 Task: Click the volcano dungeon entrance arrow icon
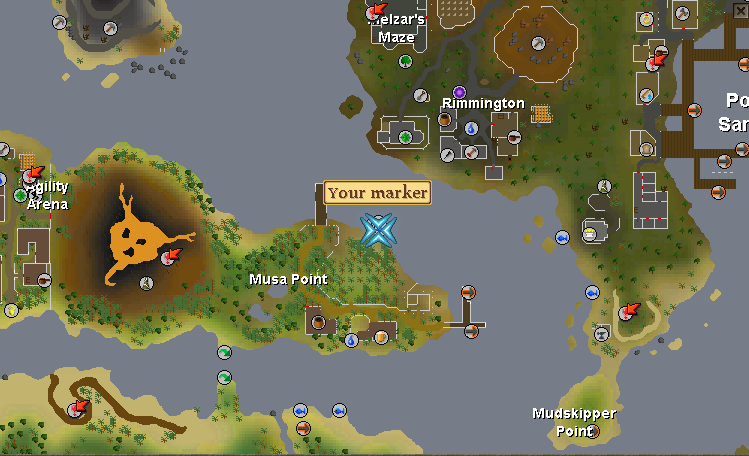tap(169, 258)
